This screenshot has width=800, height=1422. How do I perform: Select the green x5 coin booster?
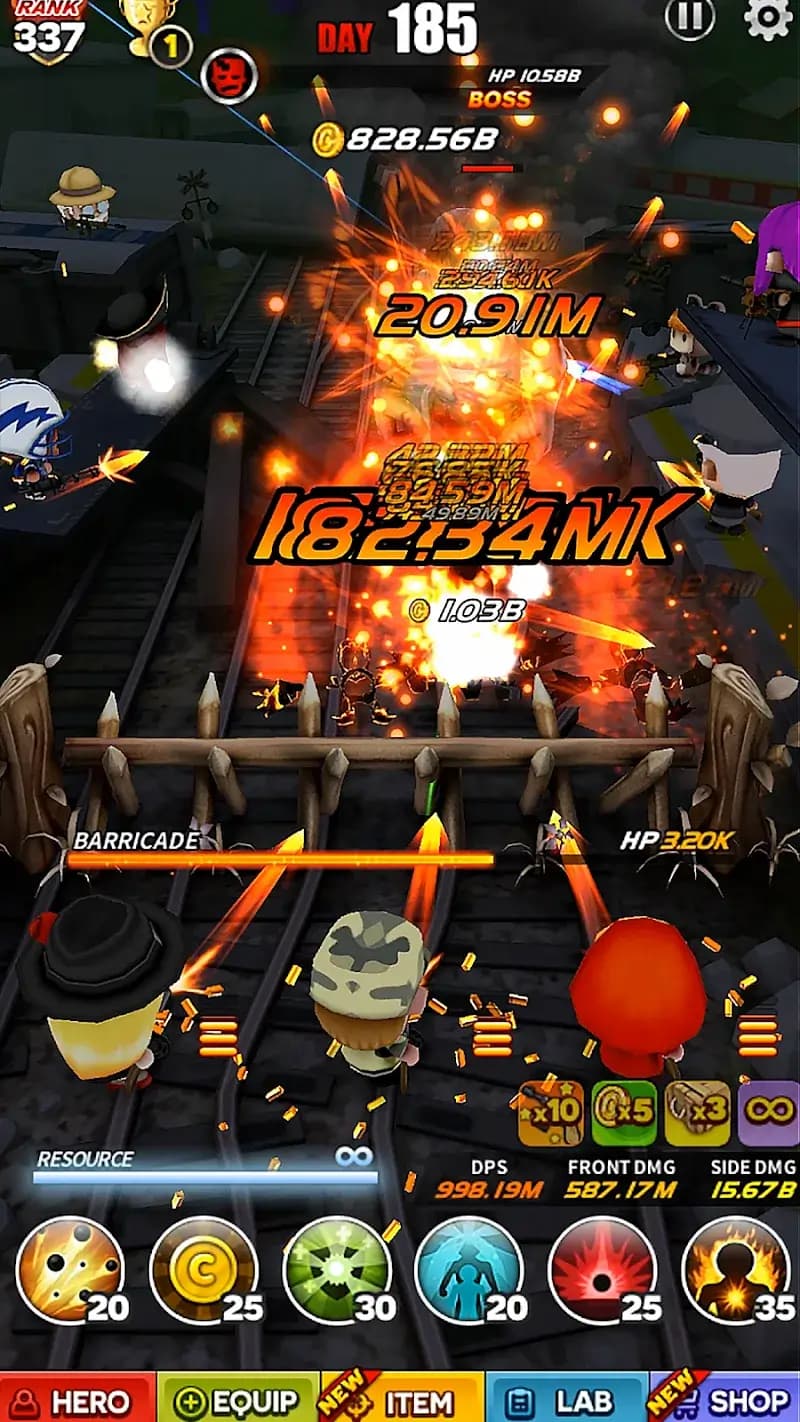pos(624,1113)
